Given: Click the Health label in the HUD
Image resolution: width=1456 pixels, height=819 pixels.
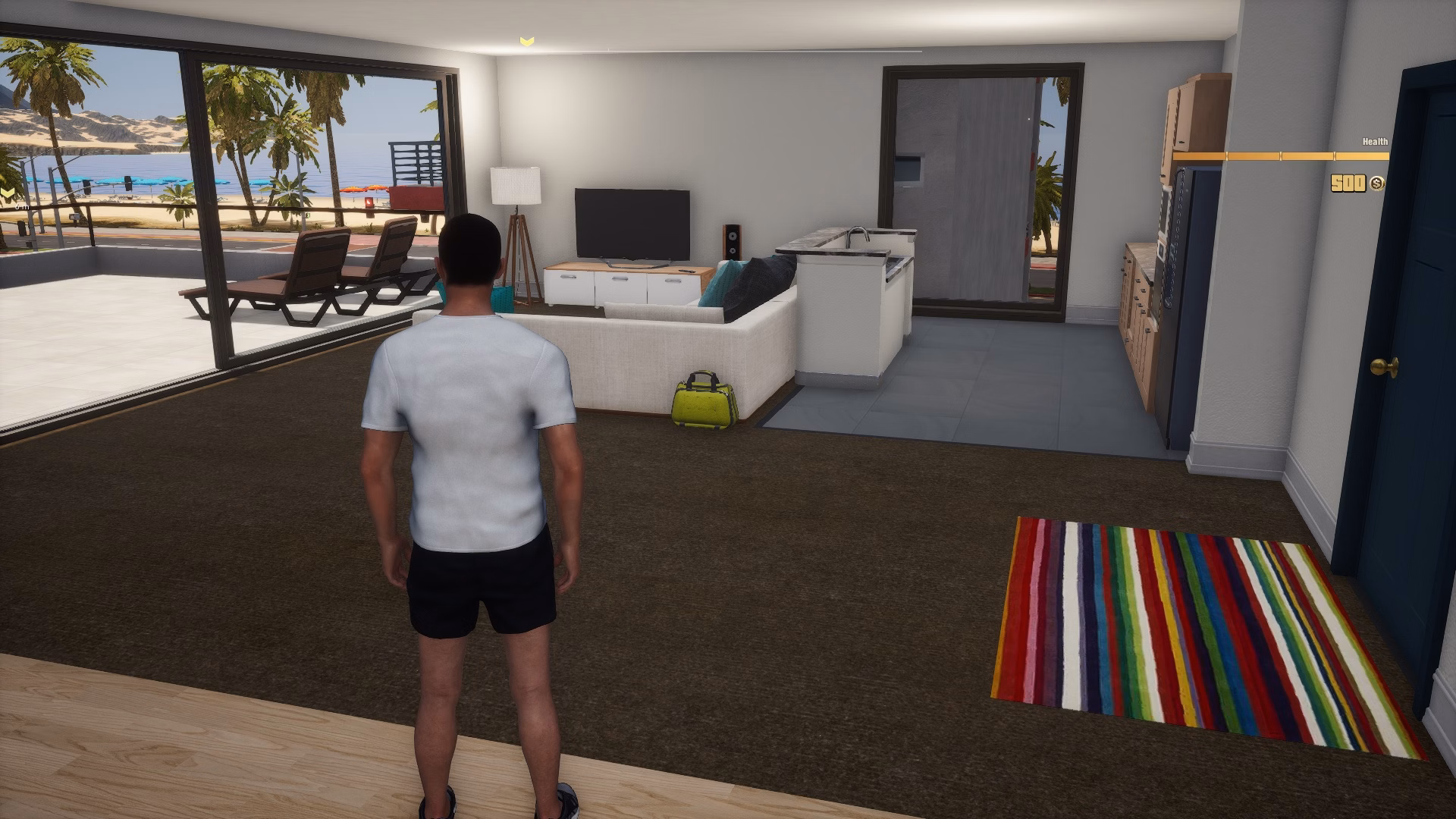Looking at the screenshot, I should coord(1373,141).
